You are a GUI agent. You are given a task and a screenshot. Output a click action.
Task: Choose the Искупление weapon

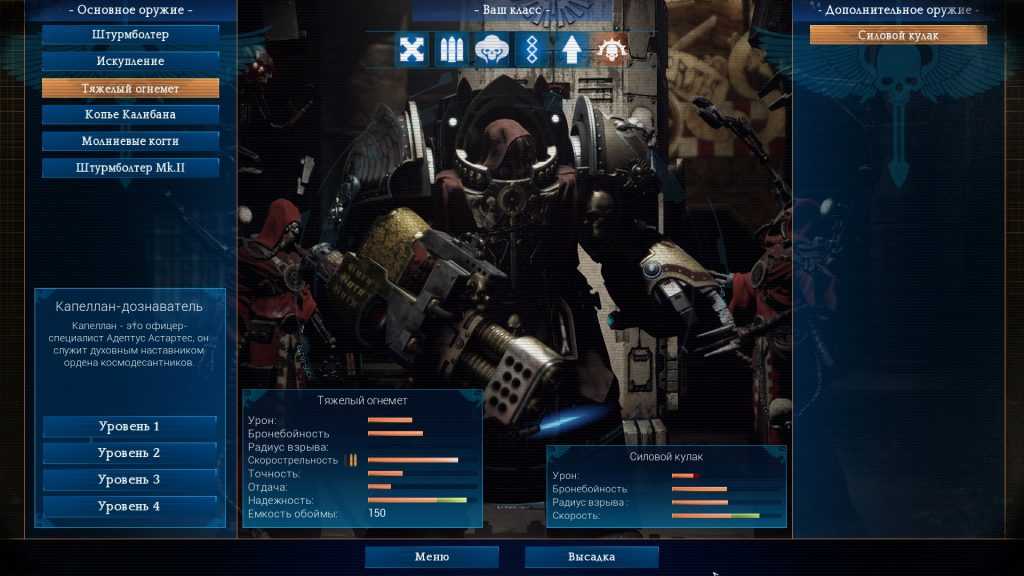coord(130,62)
